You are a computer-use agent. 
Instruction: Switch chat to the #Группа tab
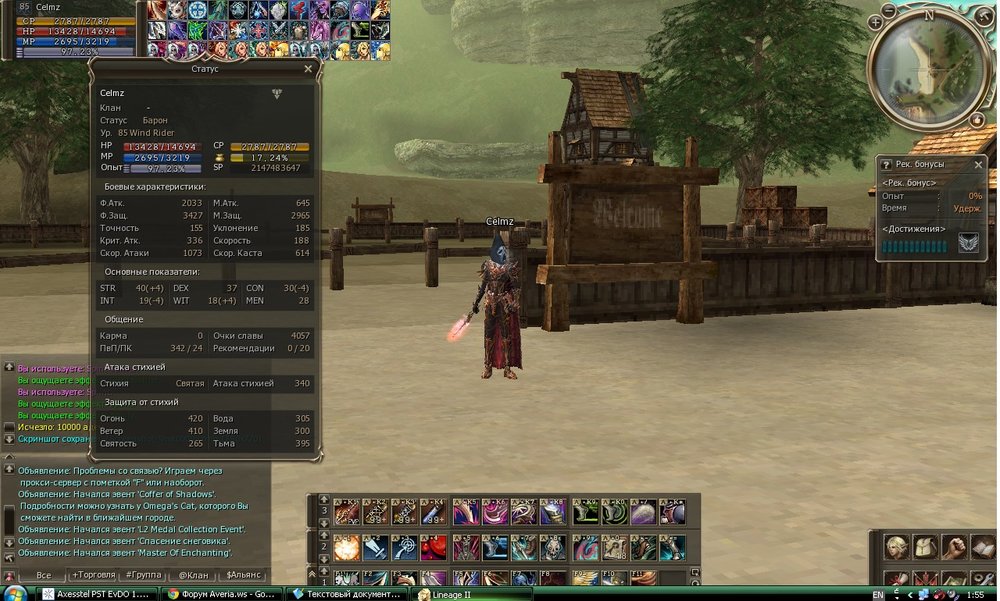coord(143,575)
